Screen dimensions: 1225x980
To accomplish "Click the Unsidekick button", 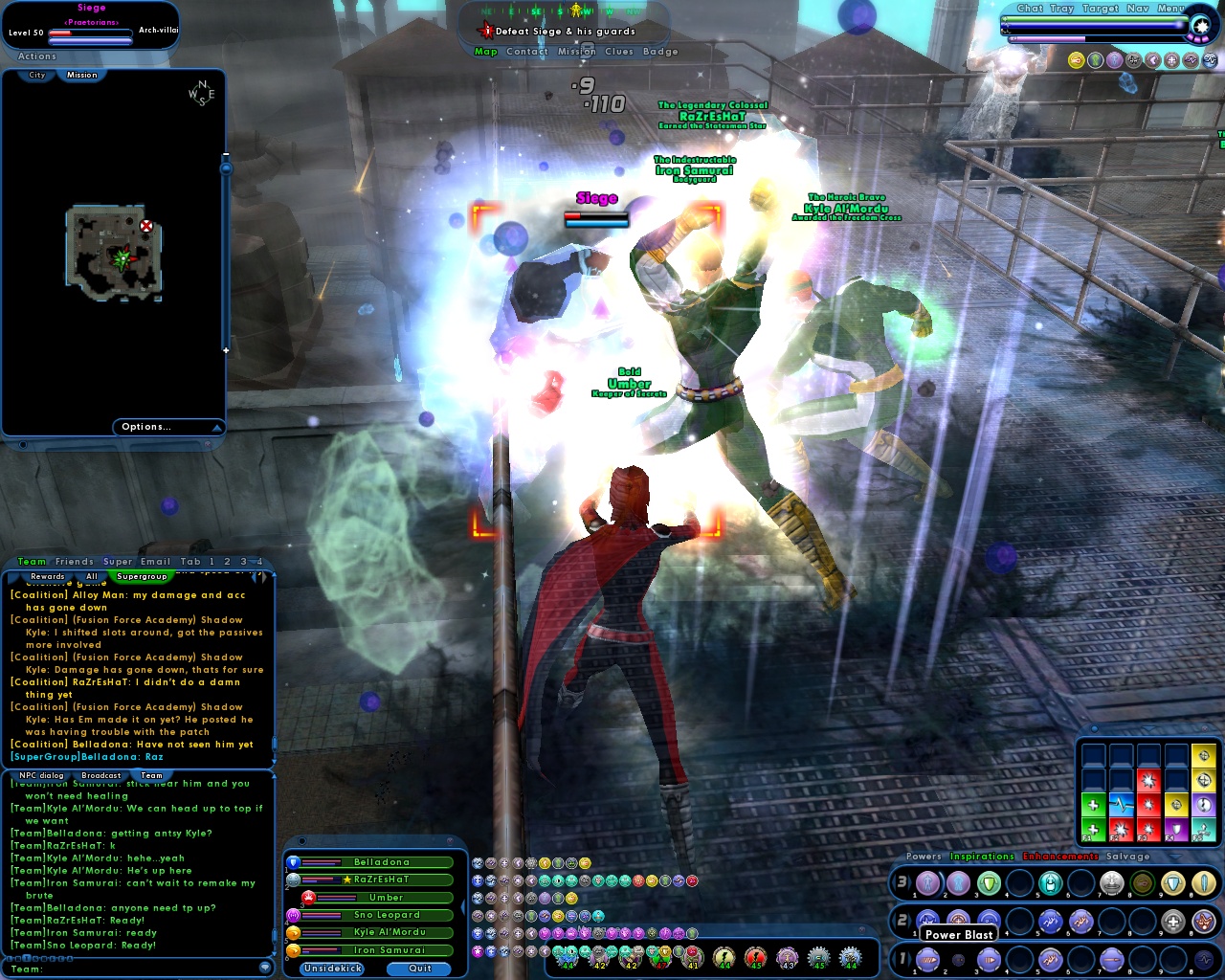I will 331,968.
